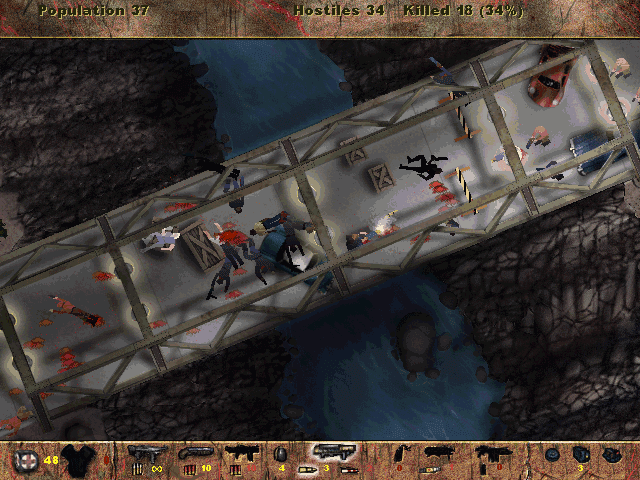The width and height of the screenshot is (640, 480).
Task: Switch to the shotgun weapon
Action: [x=193, y=453]
